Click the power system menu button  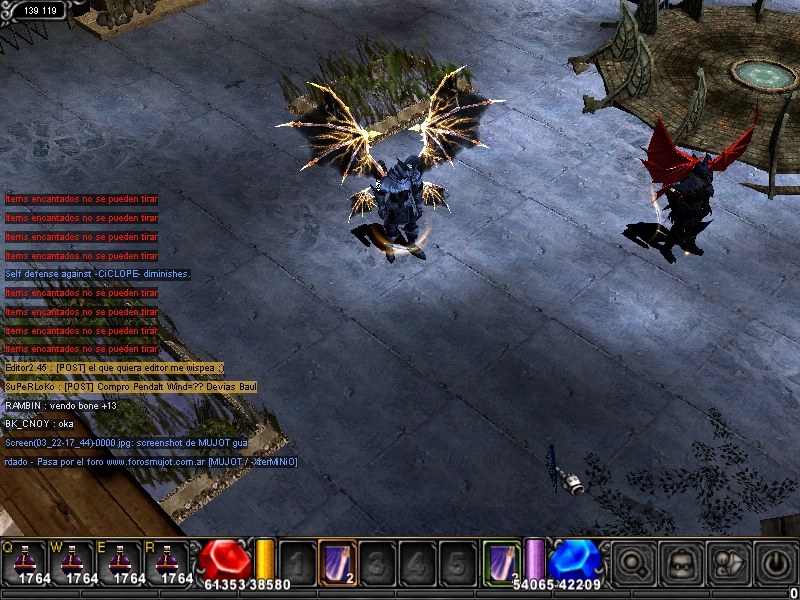[x=776, y=564]
